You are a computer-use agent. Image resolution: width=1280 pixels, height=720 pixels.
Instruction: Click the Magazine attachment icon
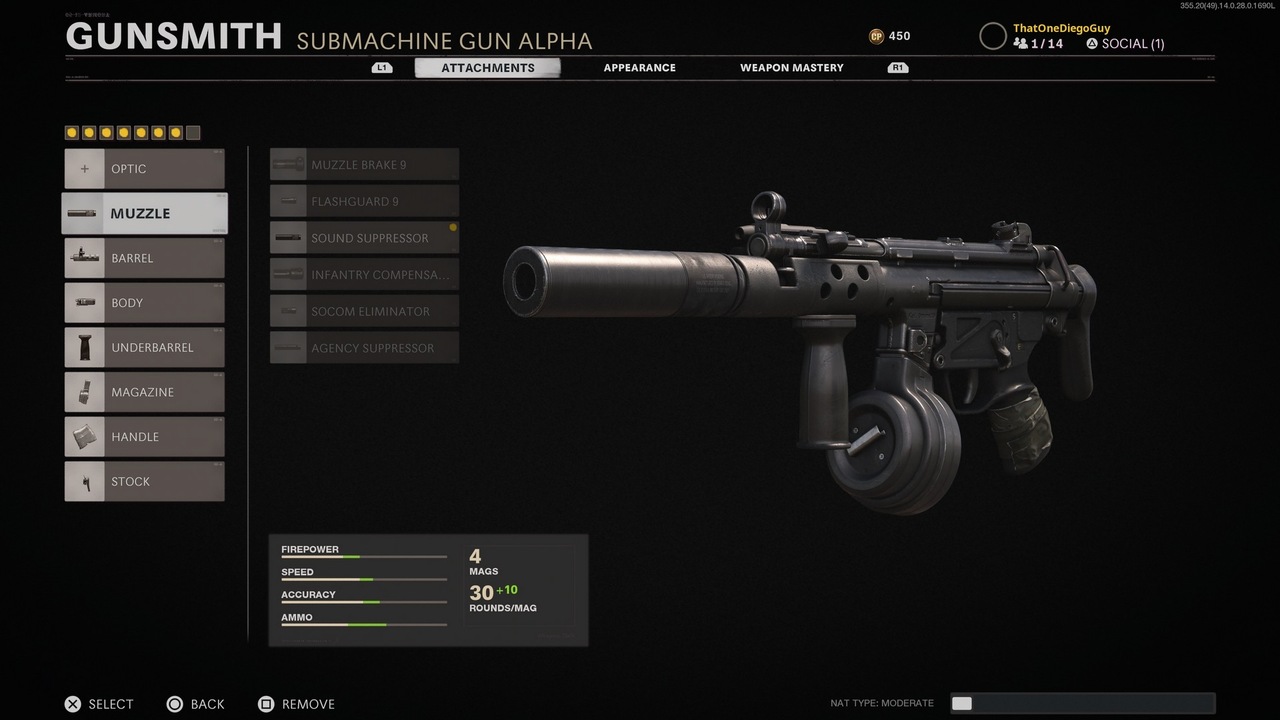point(85,392)
